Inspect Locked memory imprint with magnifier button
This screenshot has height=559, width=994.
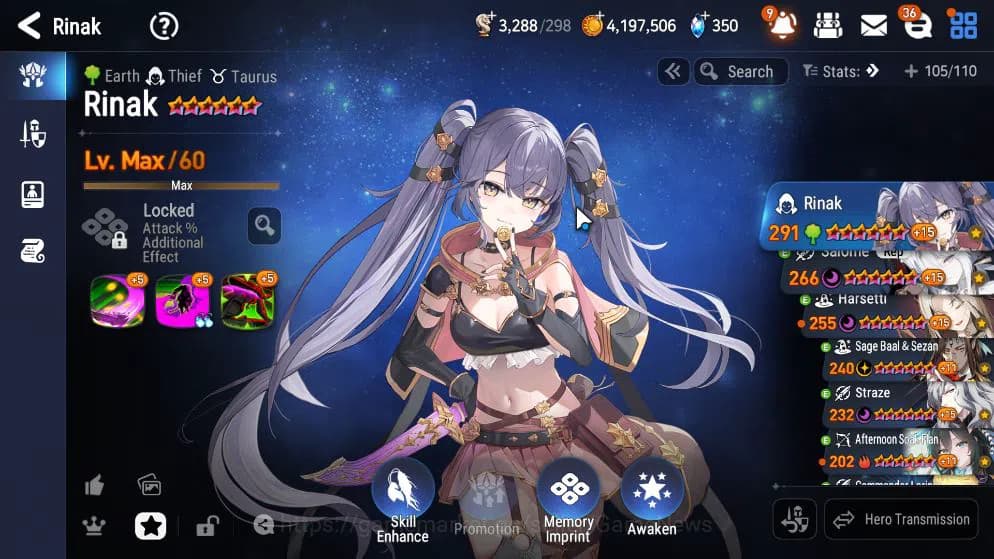264,226
